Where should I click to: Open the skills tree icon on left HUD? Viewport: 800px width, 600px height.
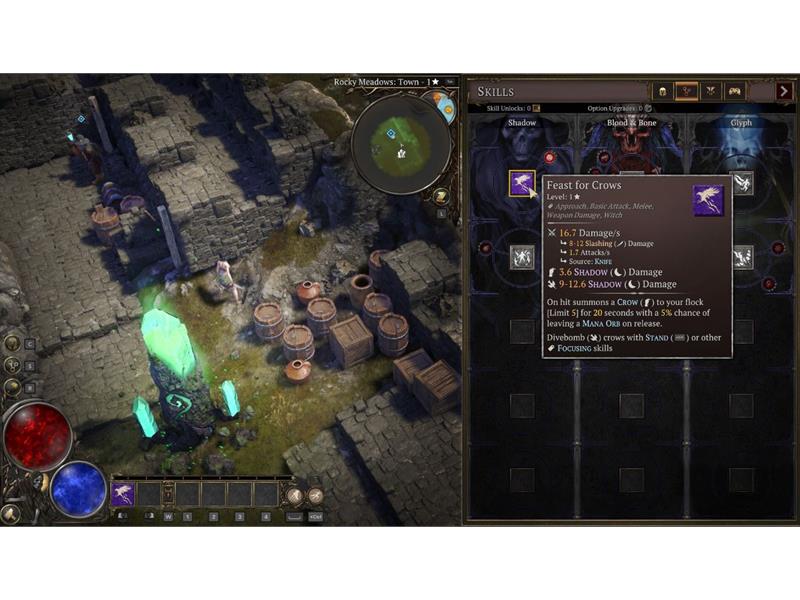[x=13, y=365]
